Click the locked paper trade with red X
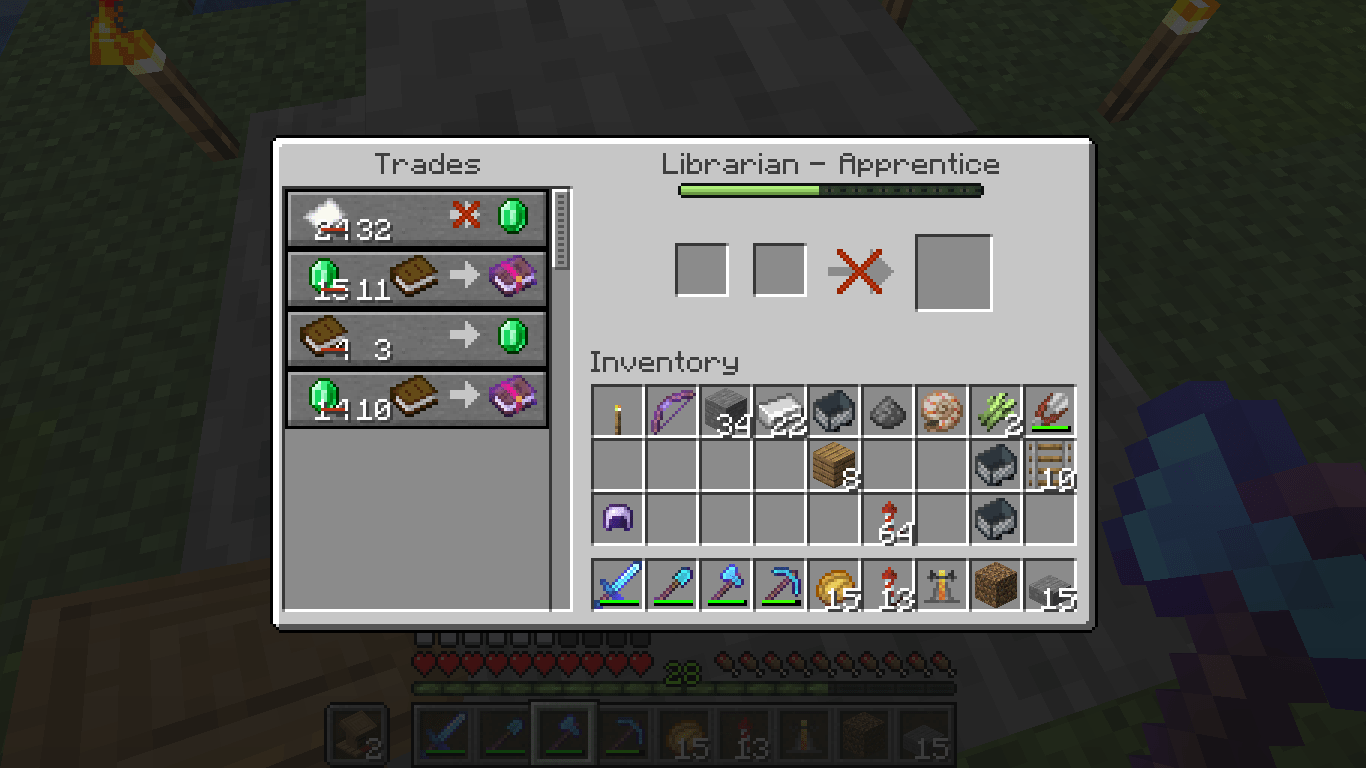1366x768 pixels. 417,218
